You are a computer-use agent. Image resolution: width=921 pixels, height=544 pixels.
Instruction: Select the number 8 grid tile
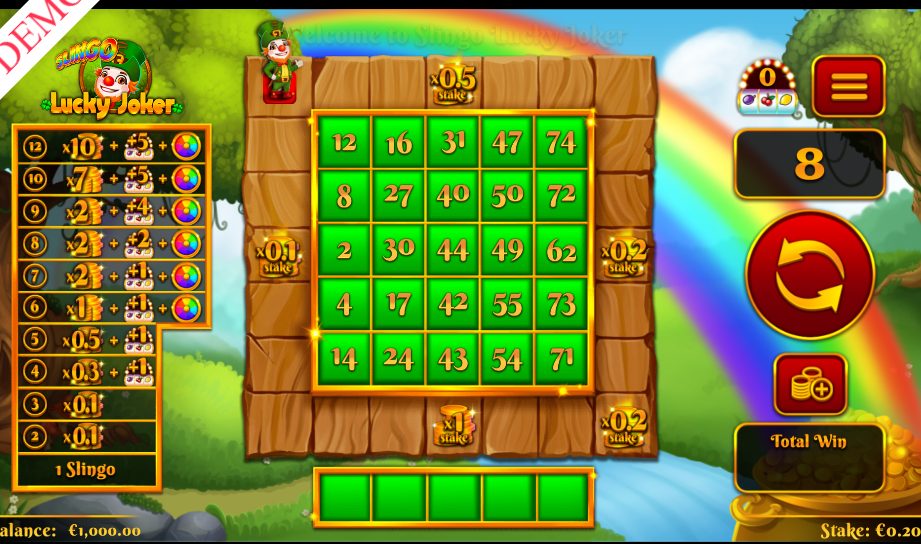[344, 196]
